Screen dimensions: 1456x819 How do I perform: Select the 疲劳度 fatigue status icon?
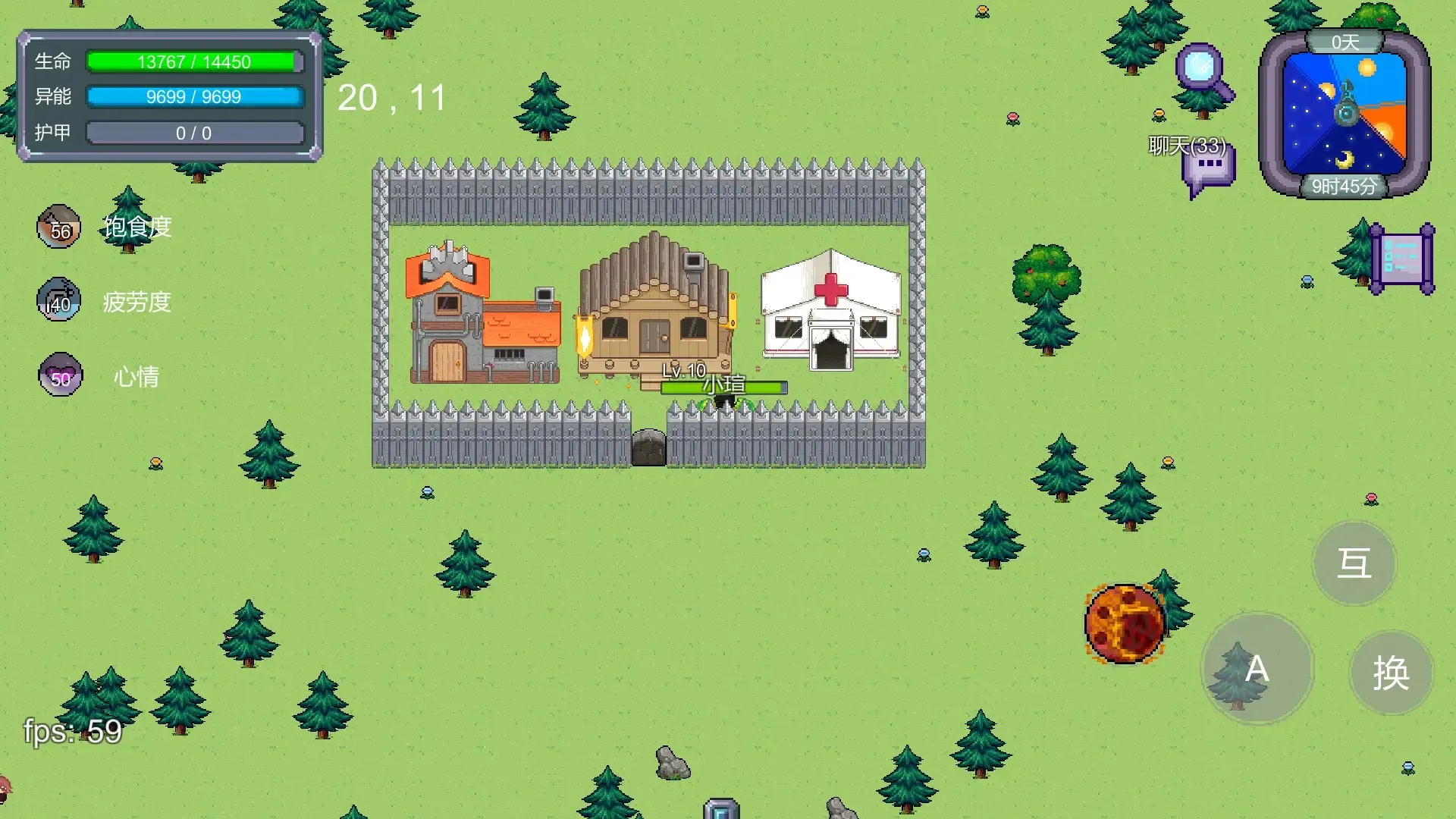(x=59, y=300)
